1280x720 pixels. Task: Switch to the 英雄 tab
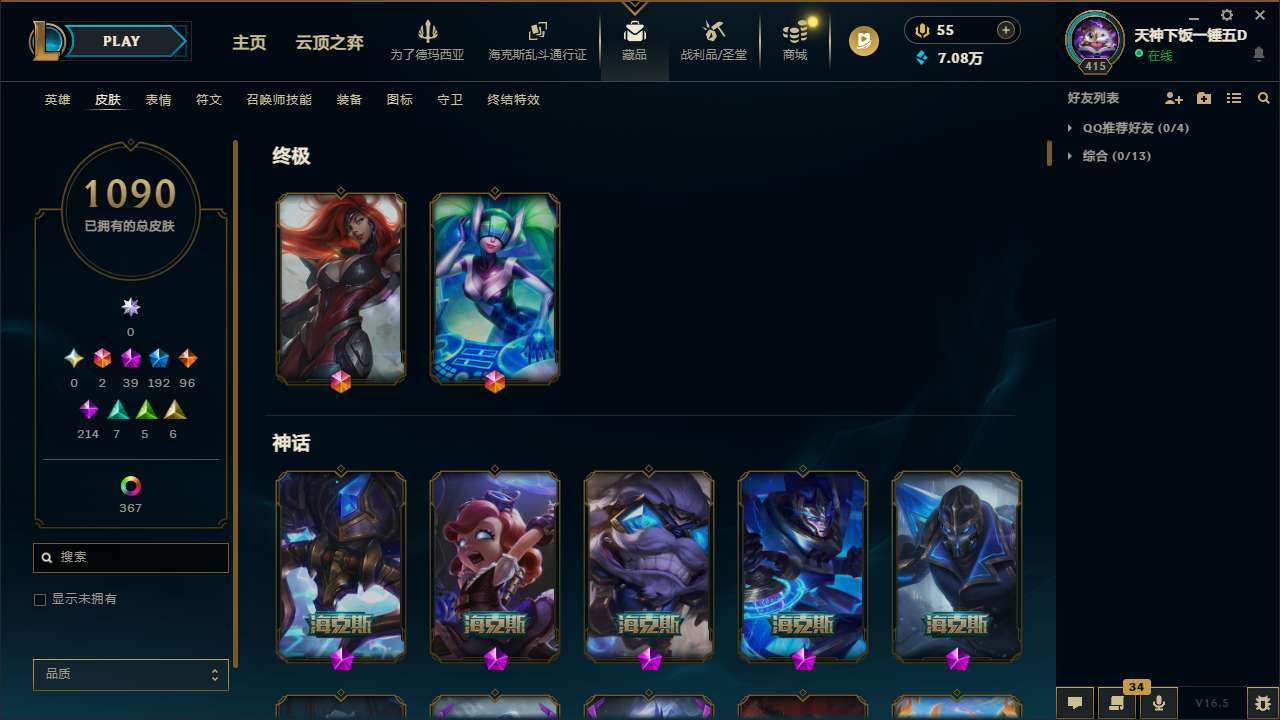coord(57,100)
